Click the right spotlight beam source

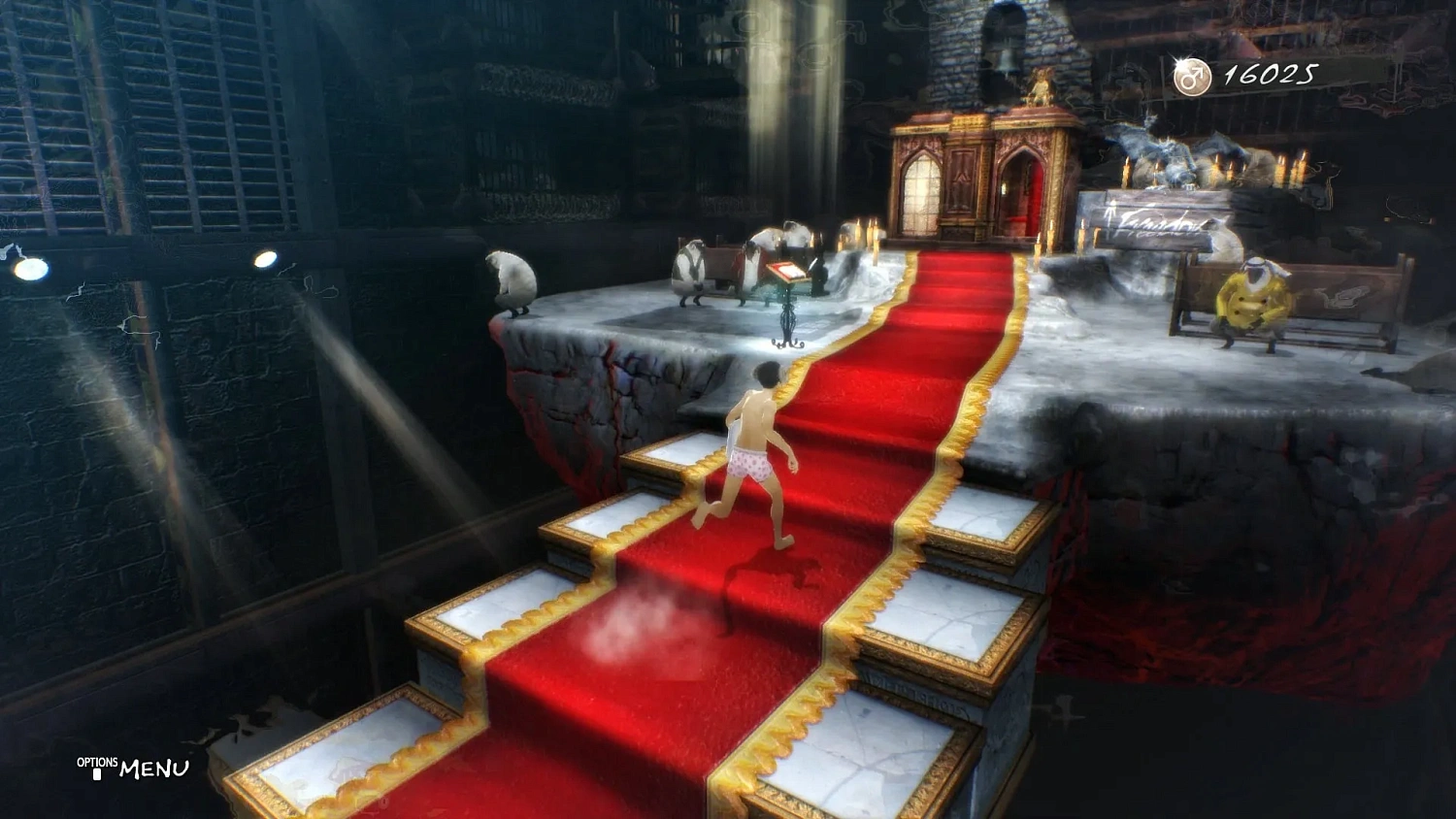pyautogui.click(x=264, y=257)
